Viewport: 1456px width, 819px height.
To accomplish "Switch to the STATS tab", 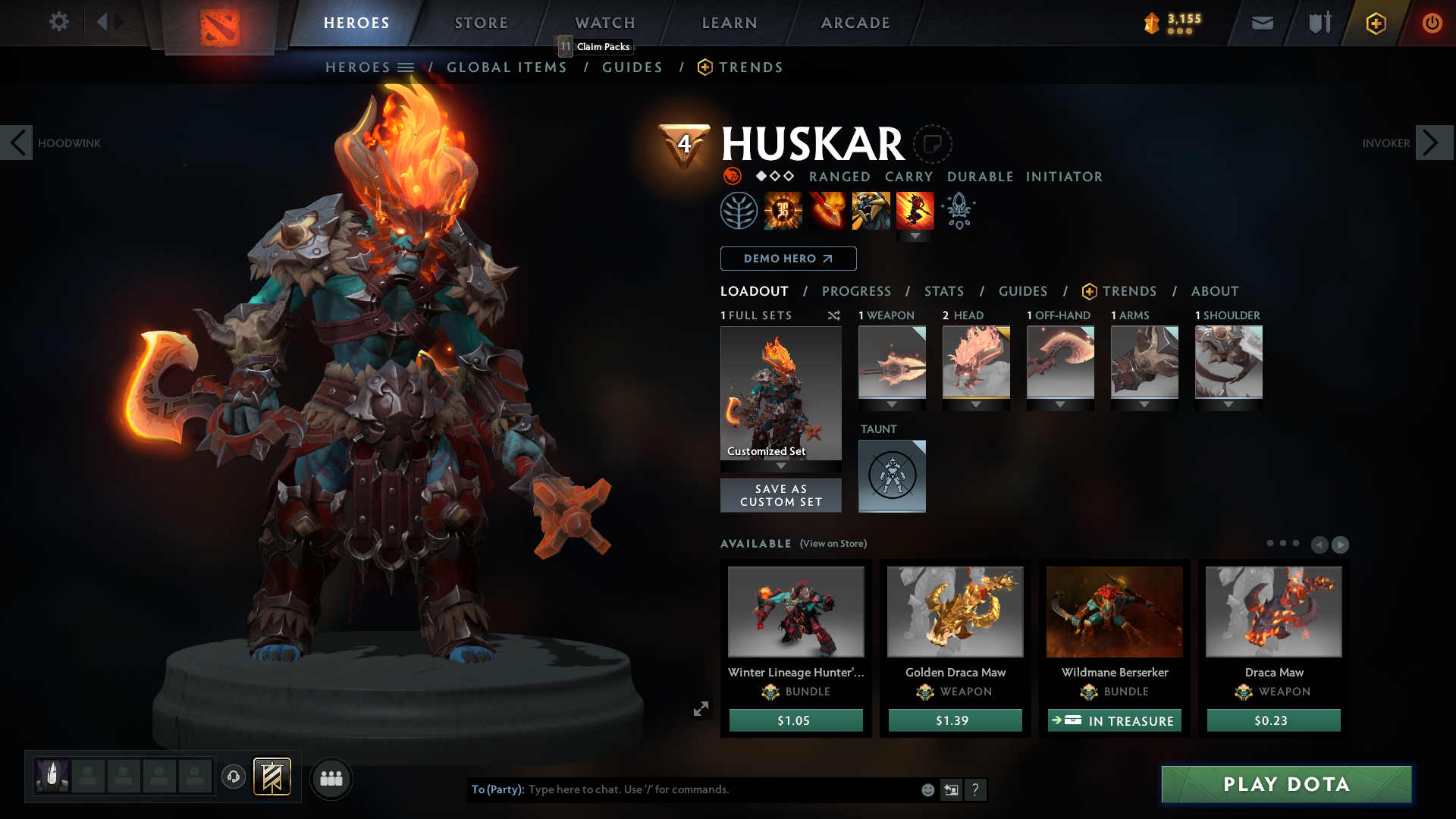I will (943, 291).
